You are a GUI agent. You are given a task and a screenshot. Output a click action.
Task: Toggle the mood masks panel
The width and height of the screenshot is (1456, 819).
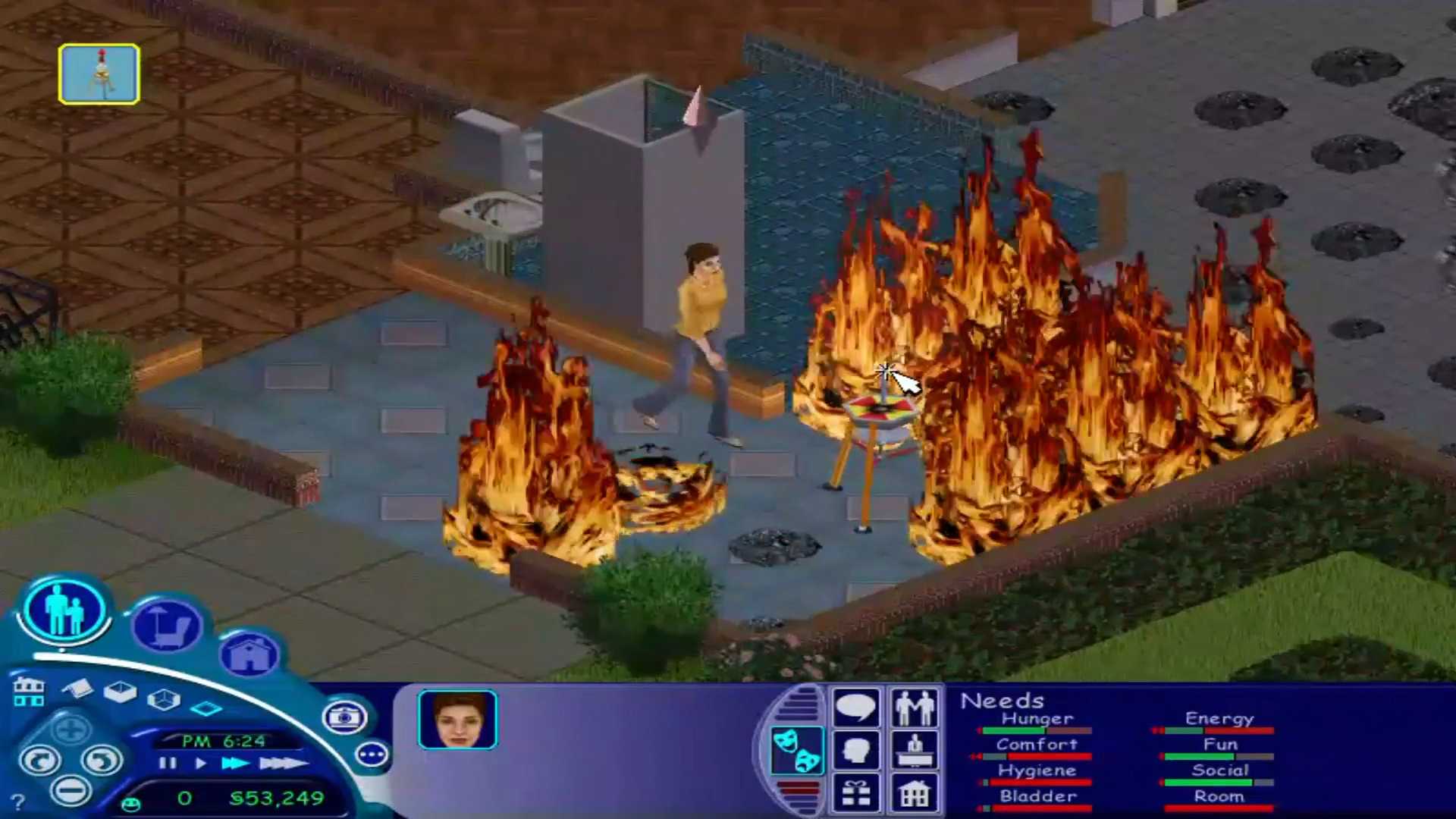tap(799, 751)
